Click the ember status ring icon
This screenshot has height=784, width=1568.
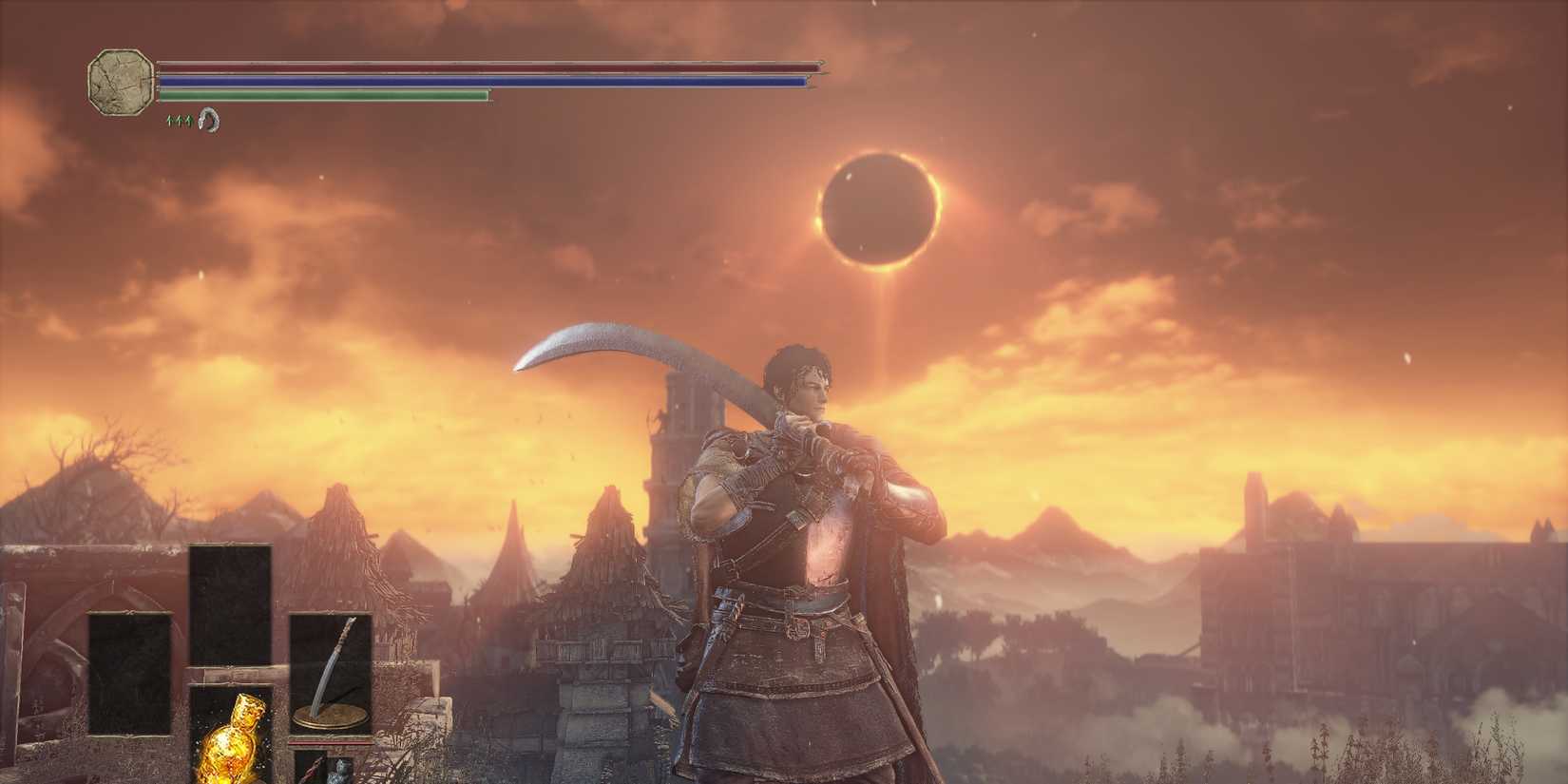[x=209, y=122]
